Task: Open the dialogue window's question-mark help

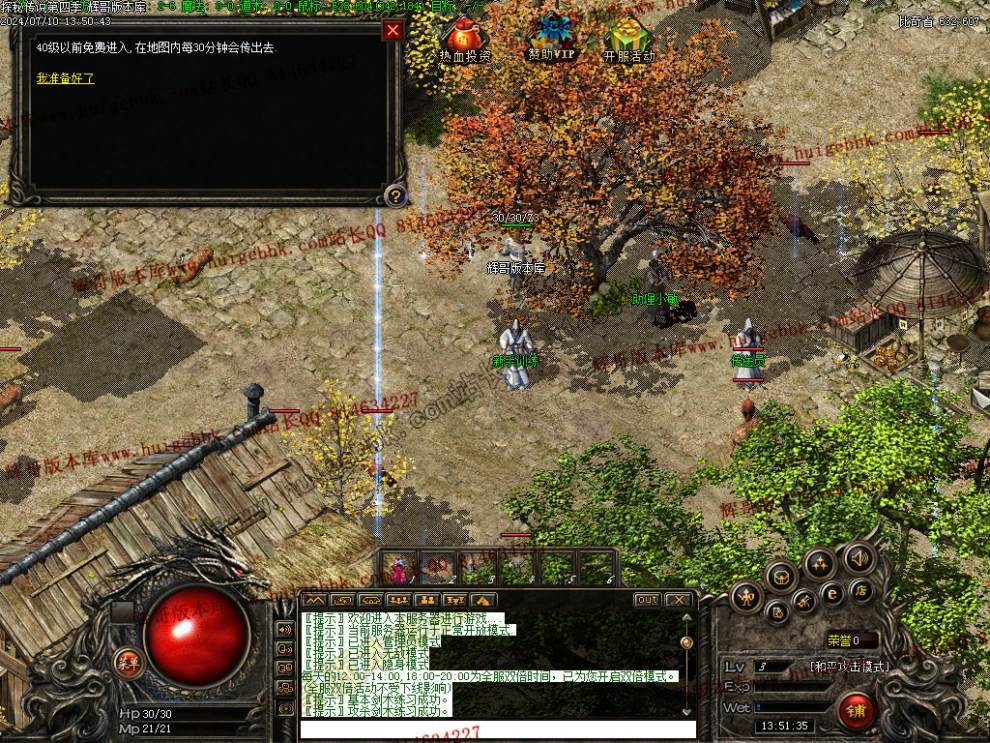Action: 395,195
